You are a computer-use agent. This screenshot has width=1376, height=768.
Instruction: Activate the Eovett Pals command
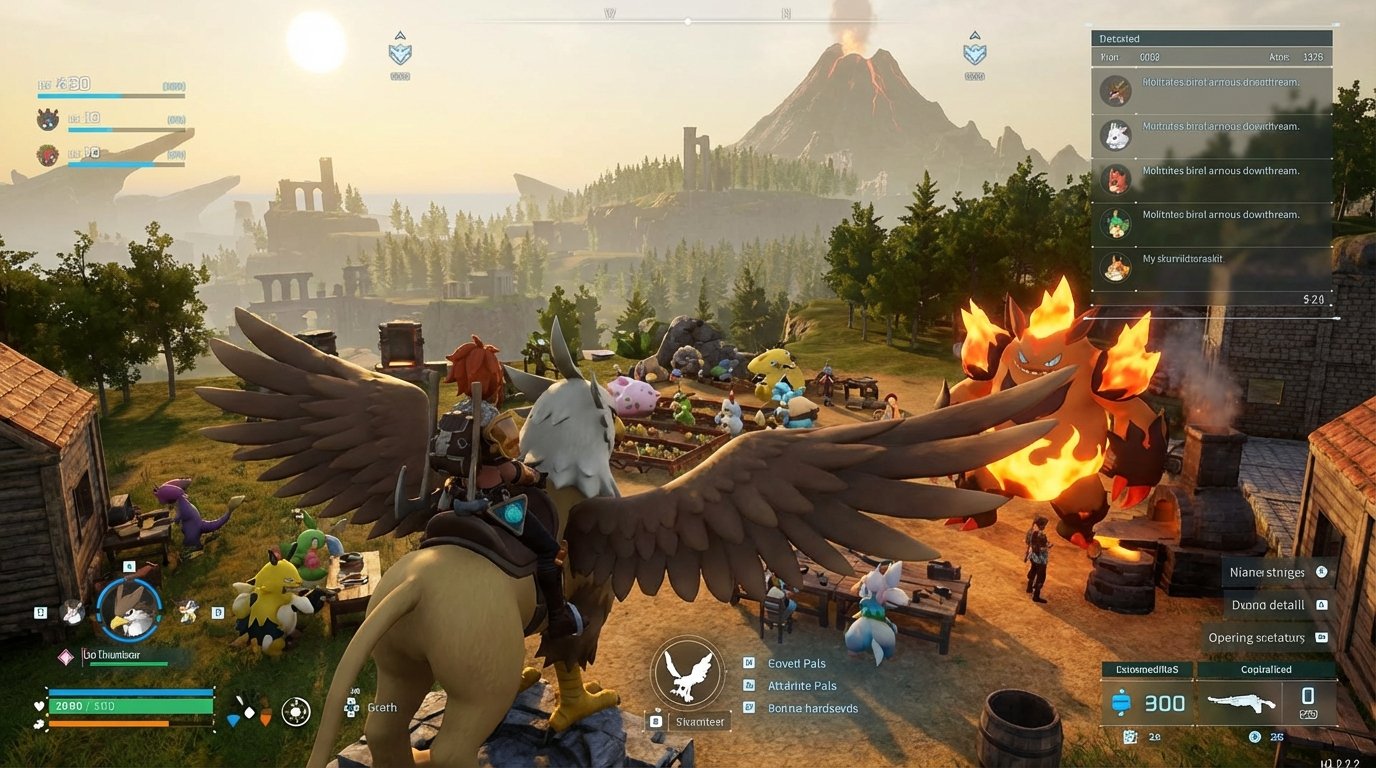[x=795, y=663]
